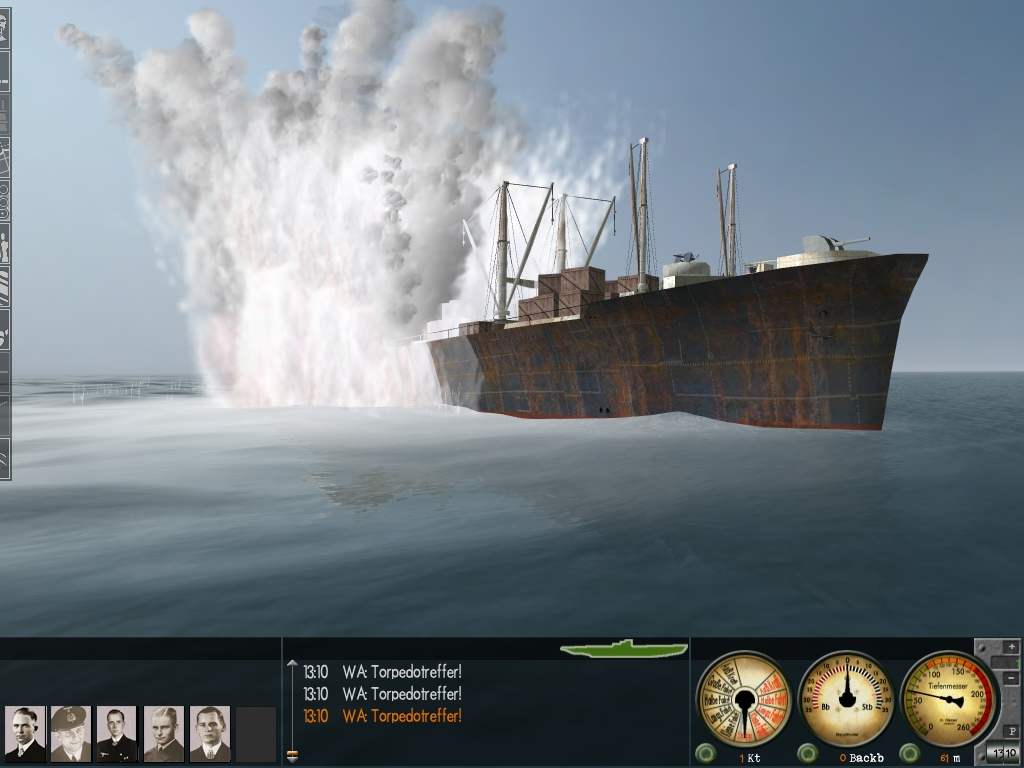The height and width of the screenshot is (768, 1024).
Task: Select the orange Torpedotreffer message
Action: (x=401, y=716)
